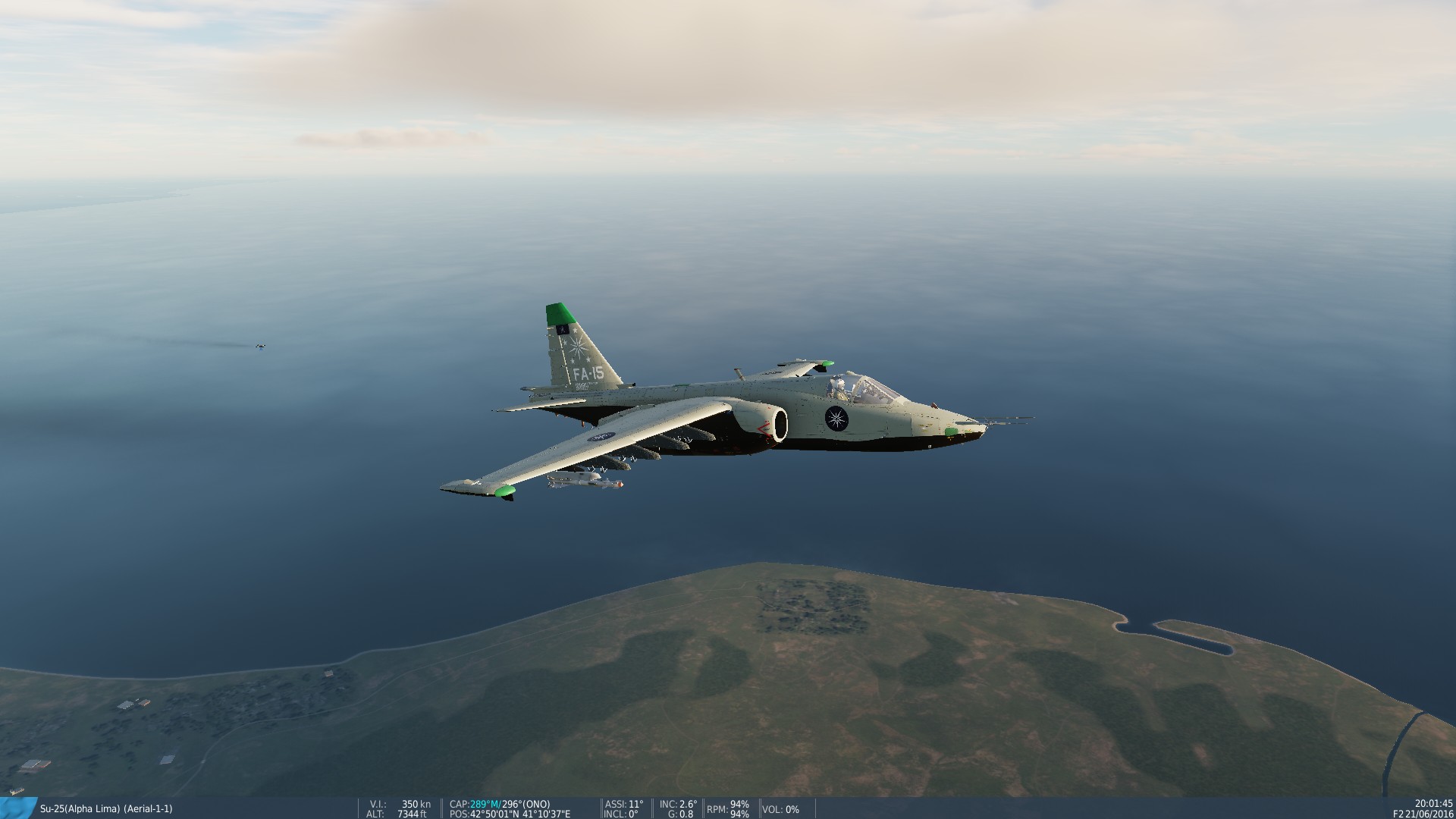
Task: Click the blue aircraft icon at bottom left
Action: [15, 808]
